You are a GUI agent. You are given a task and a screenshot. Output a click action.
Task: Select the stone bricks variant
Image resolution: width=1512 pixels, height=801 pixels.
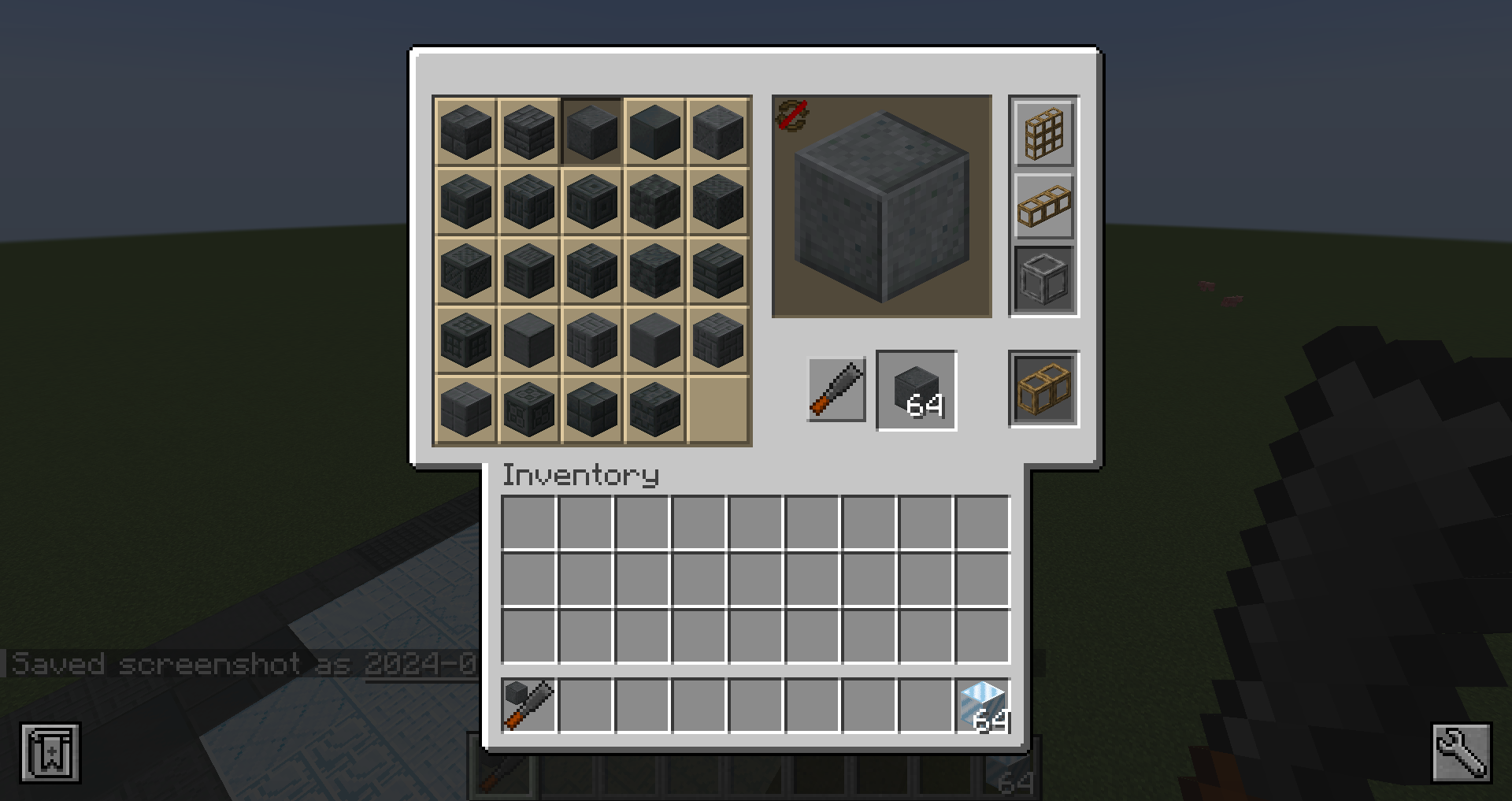[x=528, y=132]
